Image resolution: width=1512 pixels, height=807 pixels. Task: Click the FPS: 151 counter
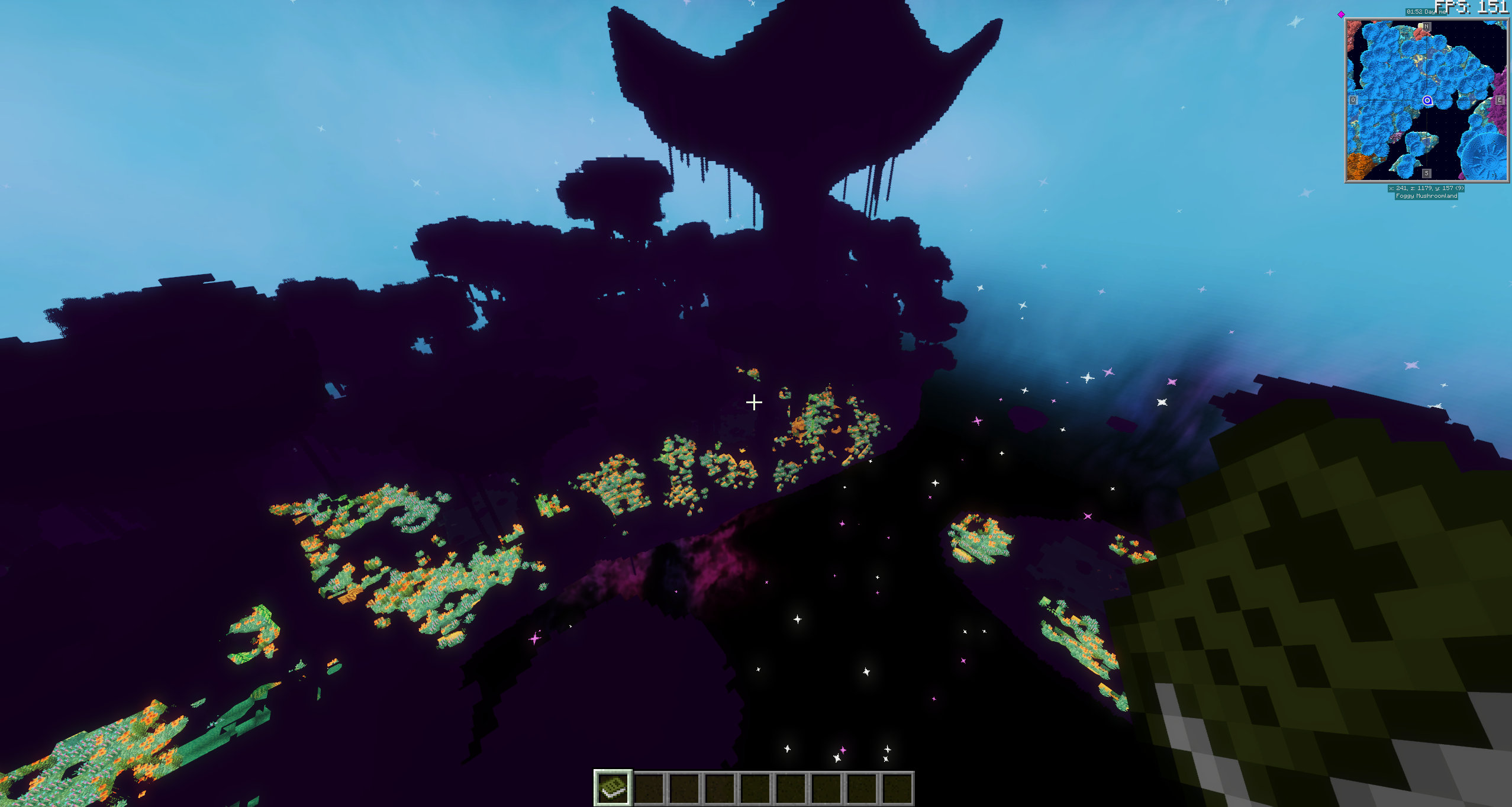tap(1472, 8)
